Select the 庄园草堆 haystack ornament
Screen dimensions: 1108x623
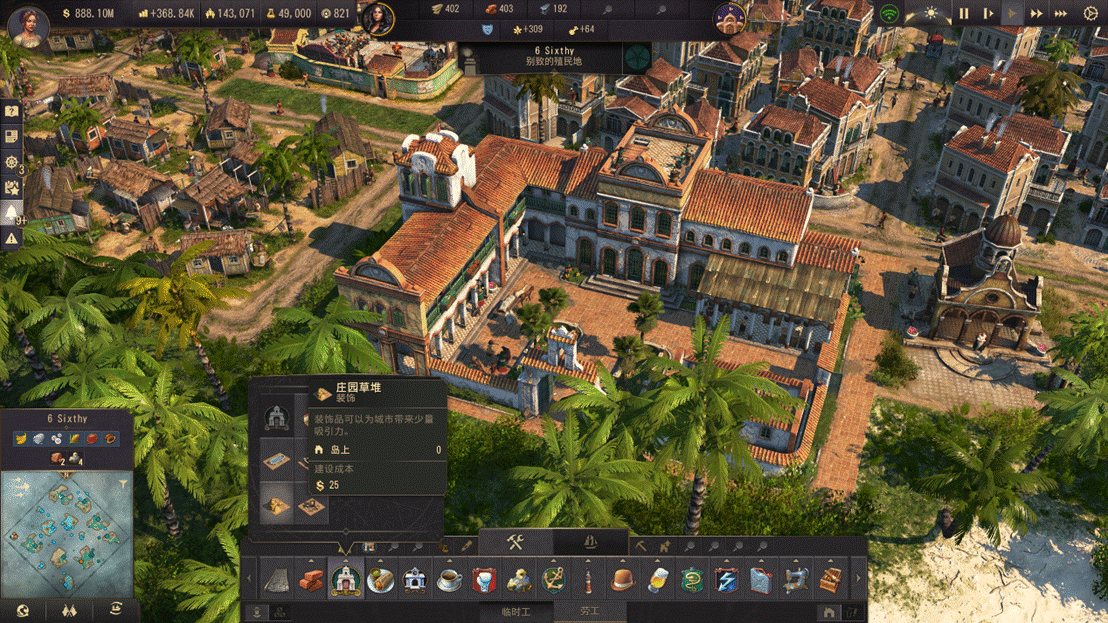click(277, 506)
